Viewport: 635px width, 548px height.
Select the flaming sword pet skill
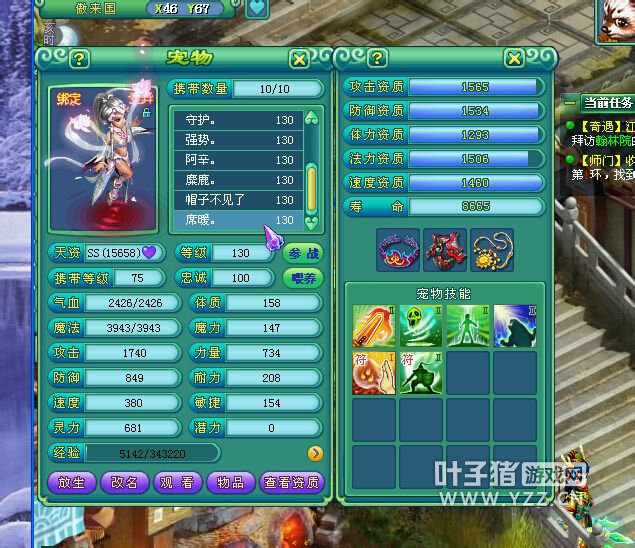[x=373, y=326]
